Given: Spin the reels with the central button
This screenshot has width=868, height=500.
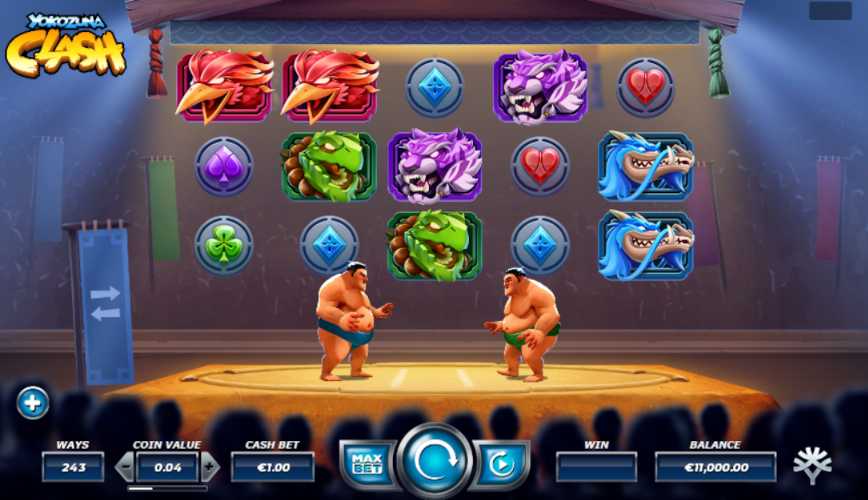Looking at the screenshot, I should 435,463.
